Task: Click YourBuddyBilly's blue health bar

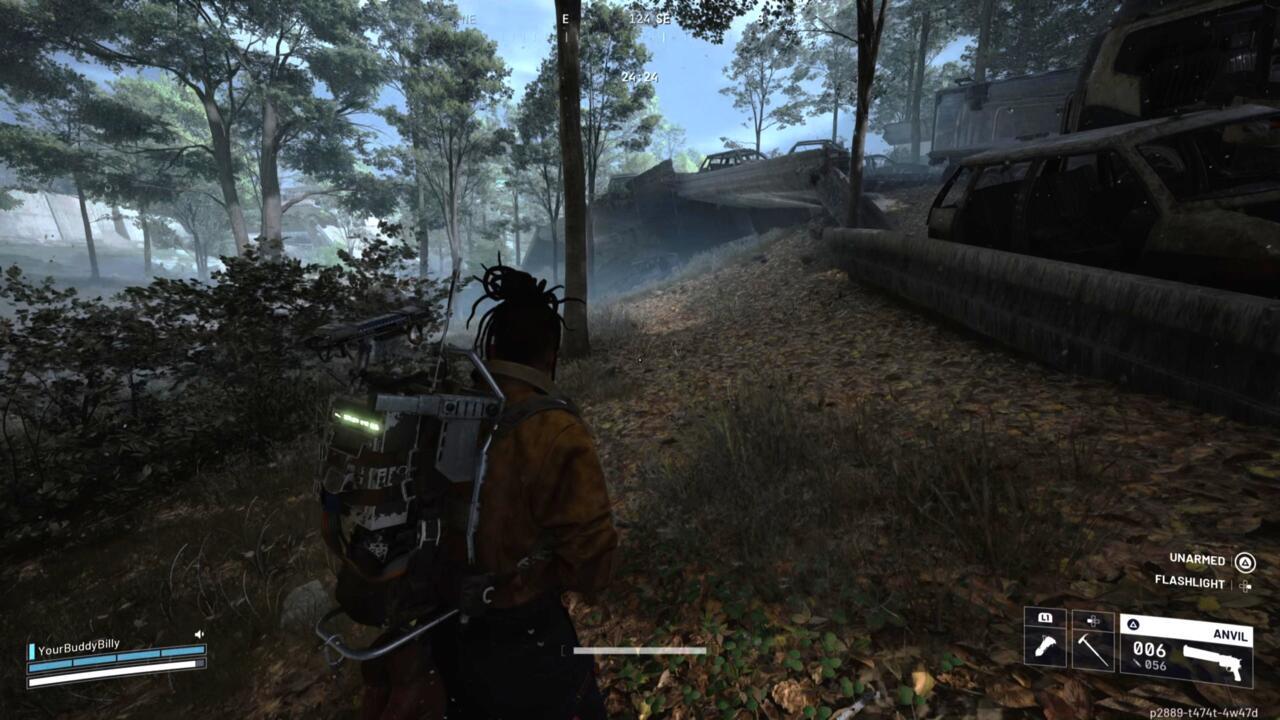Action: tap(119, 650)
